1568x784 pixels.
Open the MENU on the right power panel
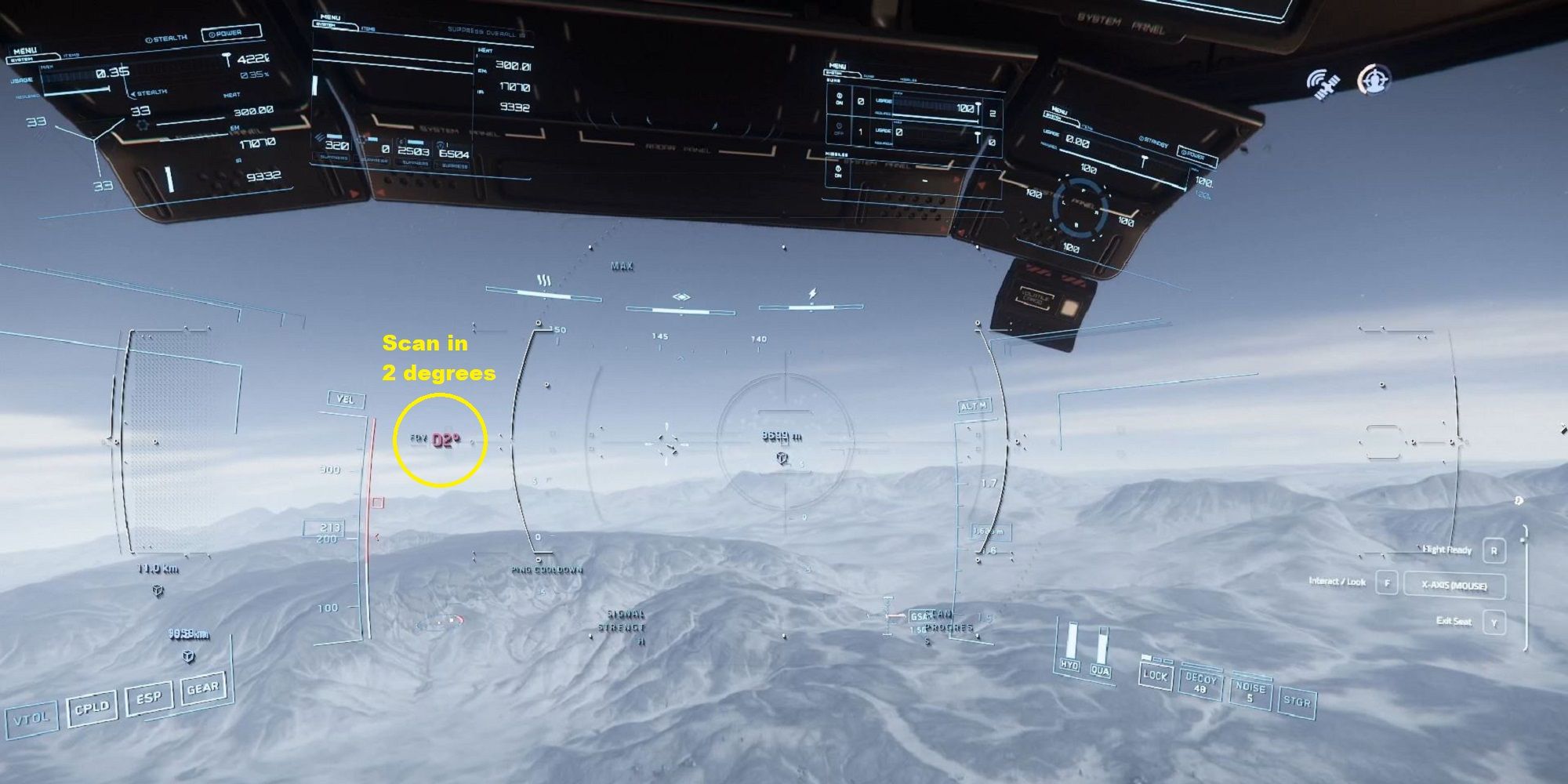tap(1060, 111)
